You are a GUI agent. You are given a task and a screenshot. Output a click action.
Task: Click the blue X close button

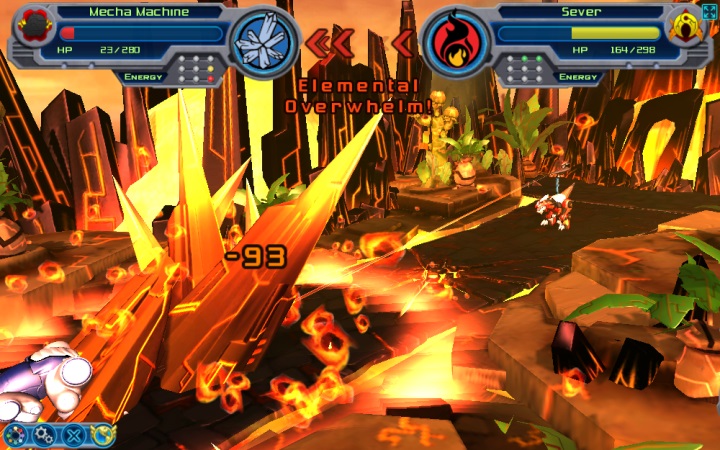[73, 435]
